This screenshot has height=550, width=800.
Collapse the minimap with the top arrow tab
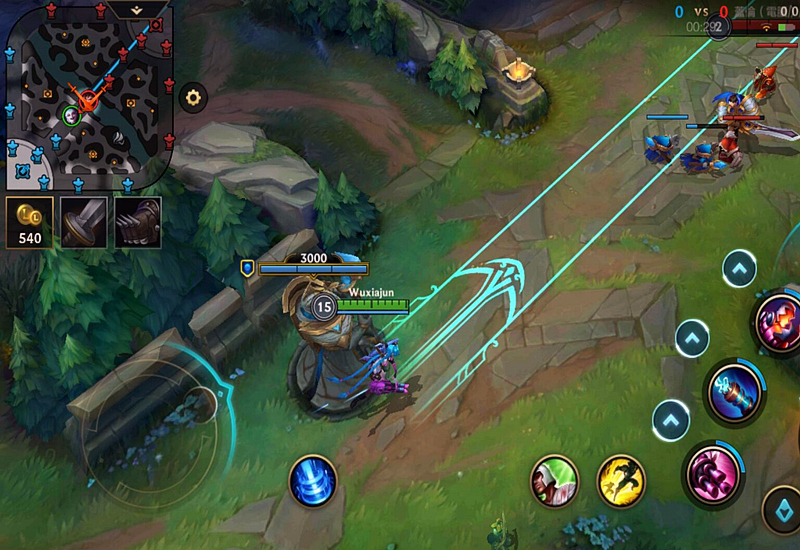pyautogui.click(x=140, y=9)
